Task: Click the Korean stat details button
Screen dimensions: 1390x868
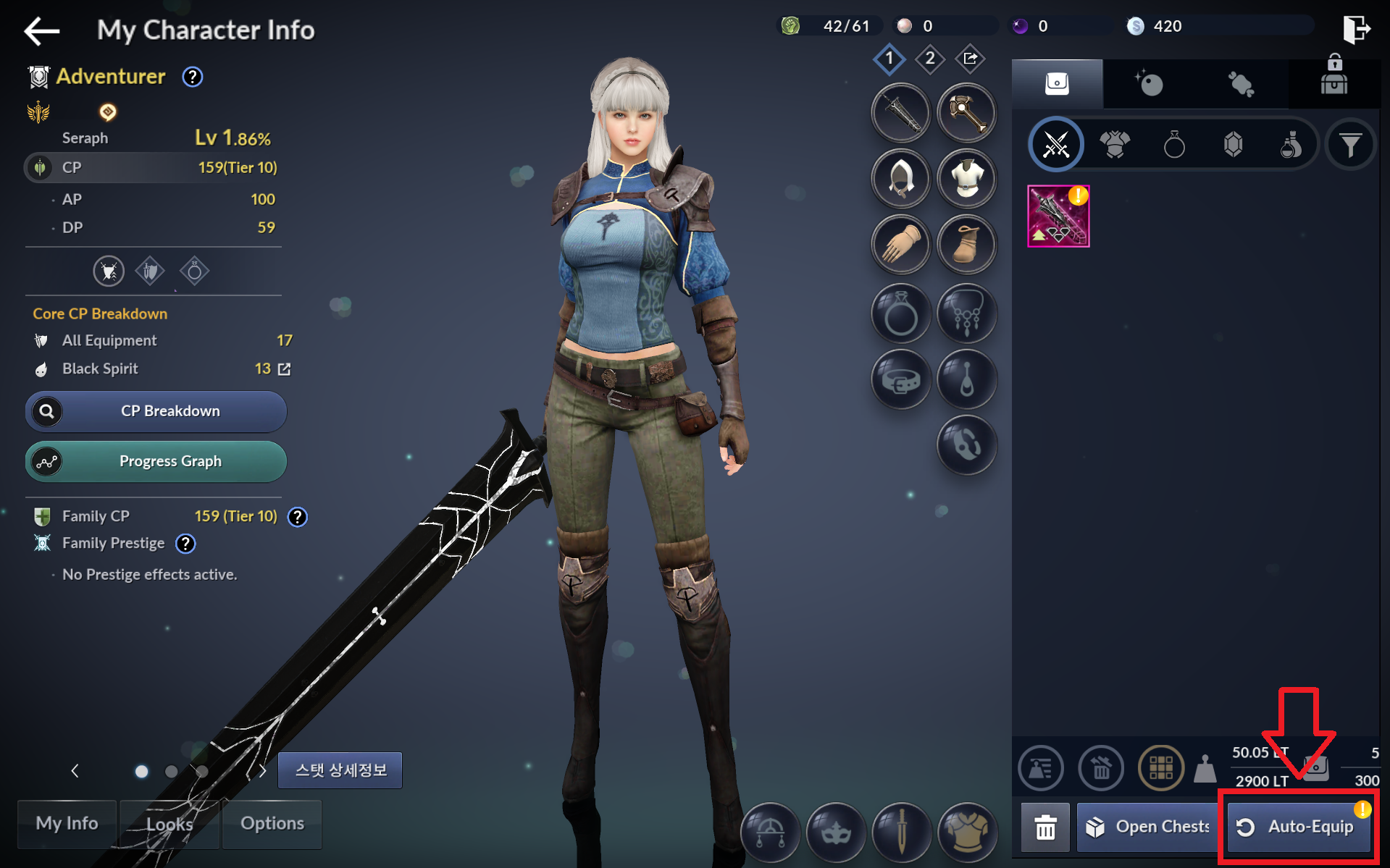Action: point(340,770)
